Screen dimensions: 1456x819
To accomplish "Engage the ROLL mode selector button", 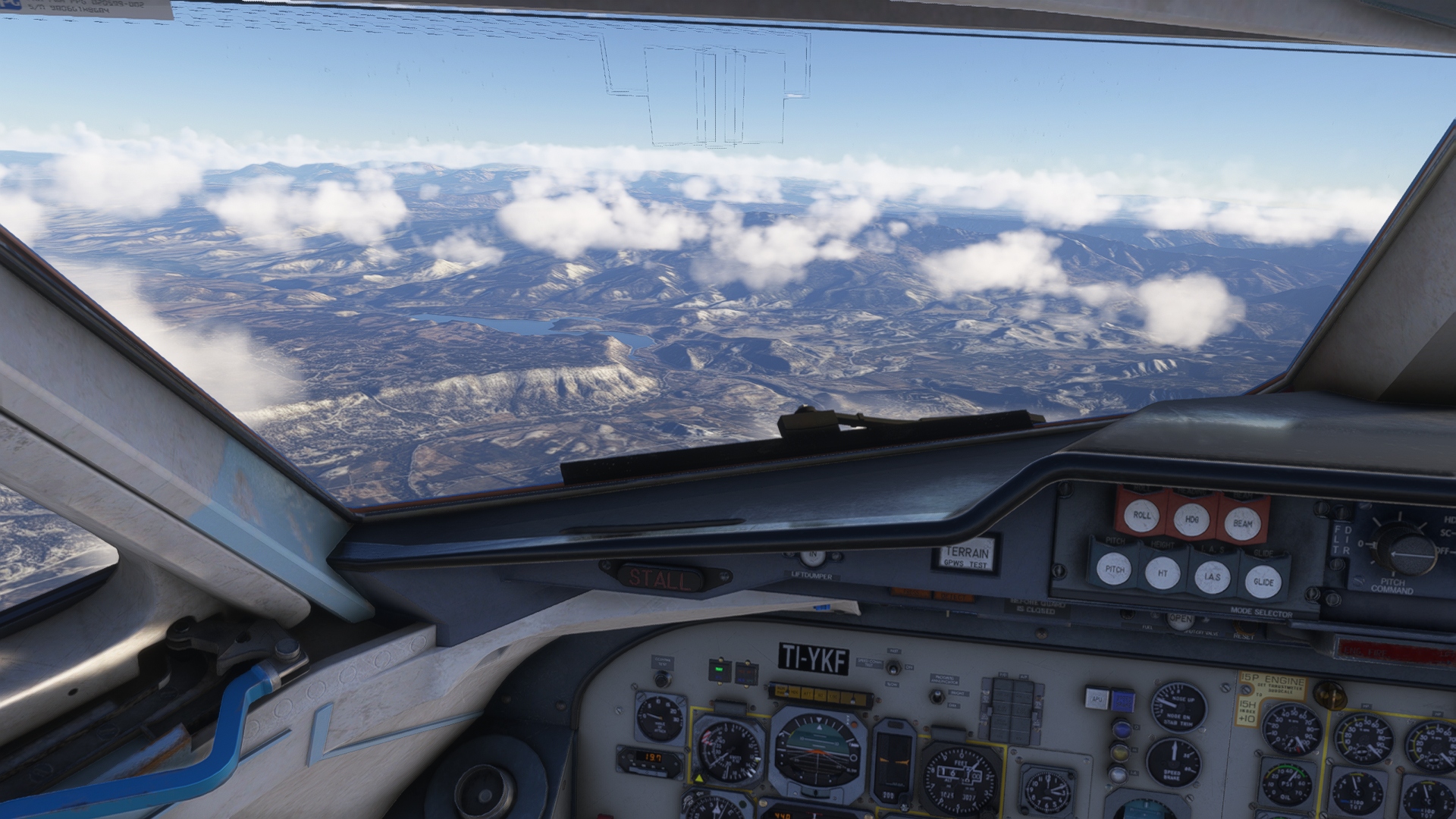I will pos(1142,515).
